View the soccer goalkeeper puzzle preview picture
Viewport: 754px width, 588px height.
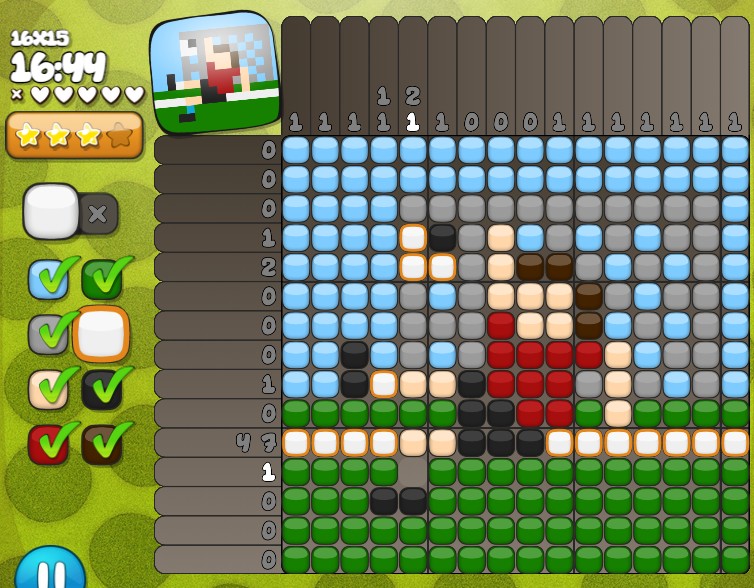(x=216, y=72)
